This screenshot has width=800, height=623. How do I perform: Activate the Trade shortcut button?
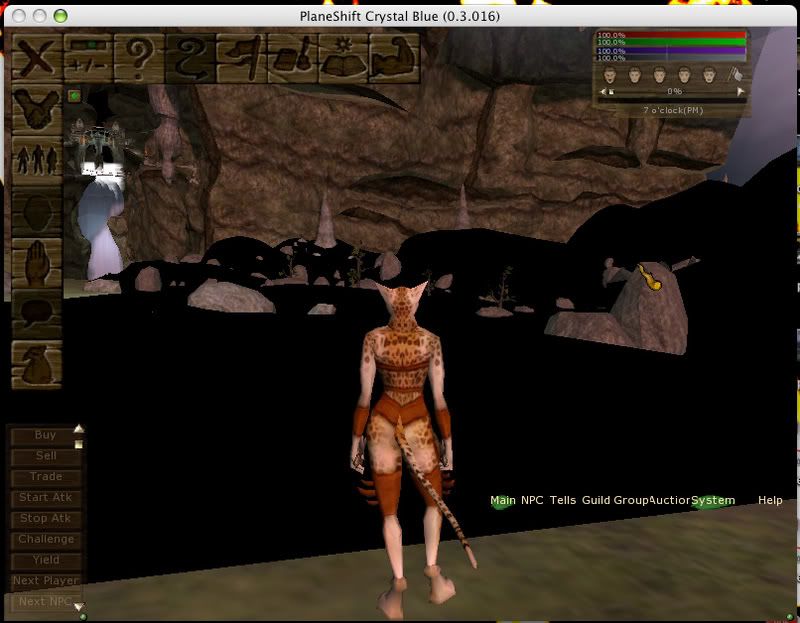(45, 477)
